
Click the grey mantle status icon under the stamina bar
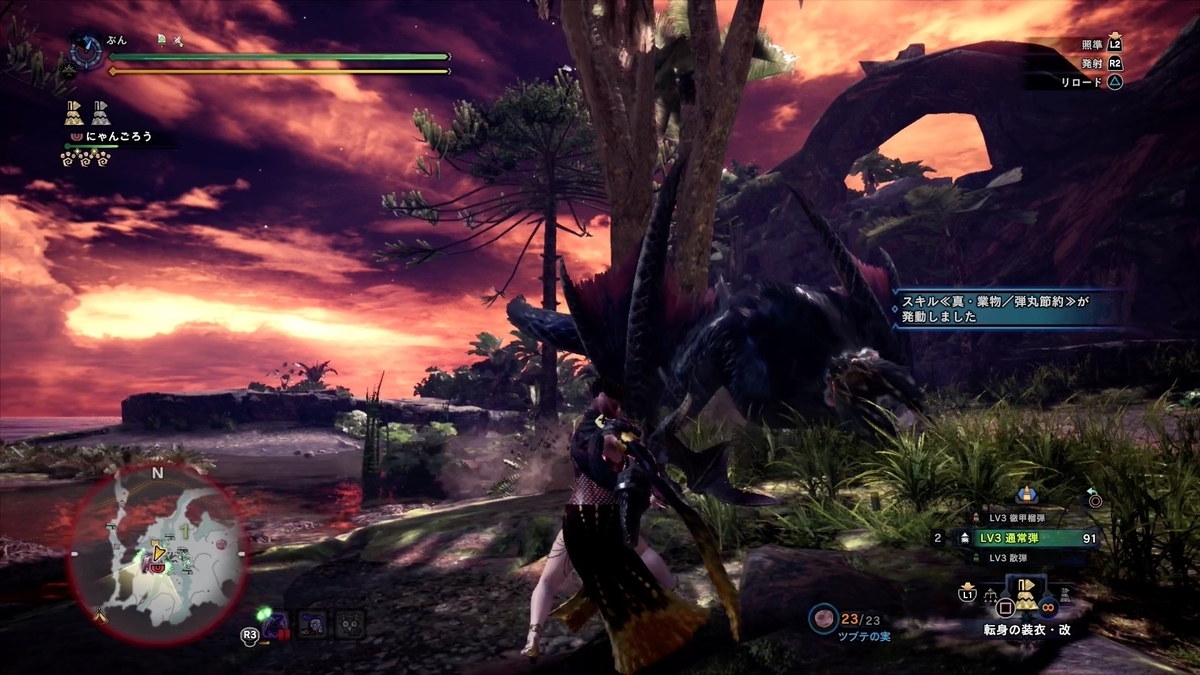coord(101,112)
